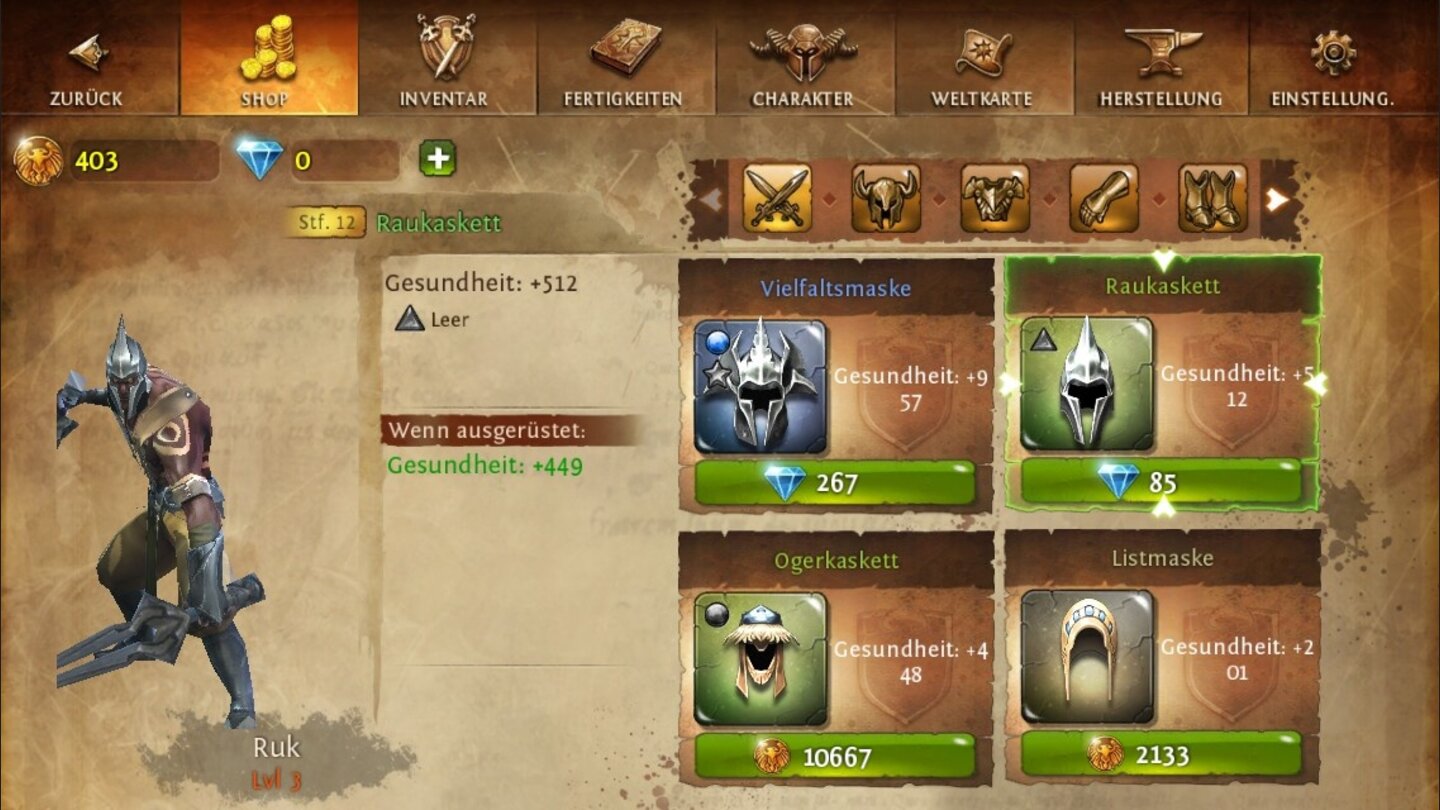Click the blue diamond currency icon
1440x810 pixels.
click(258, 159)
